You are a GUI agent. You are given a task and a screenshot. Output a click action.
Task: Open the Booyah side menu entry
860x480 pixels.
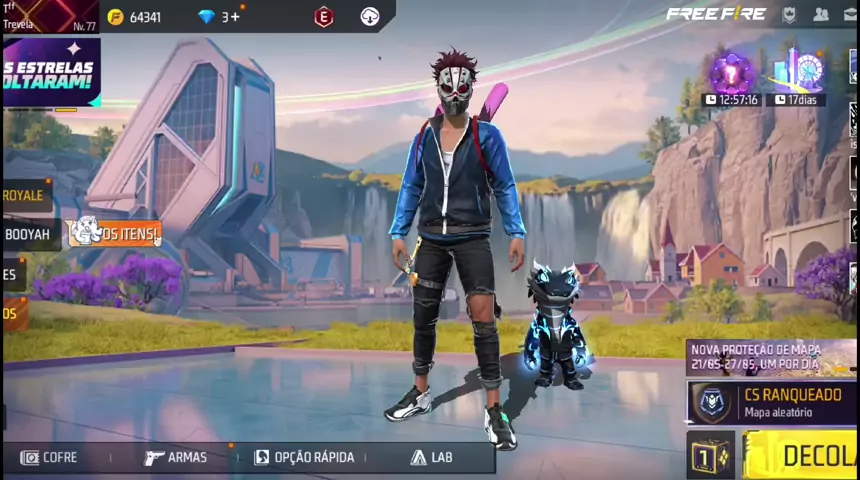click(x=26, y=234)
